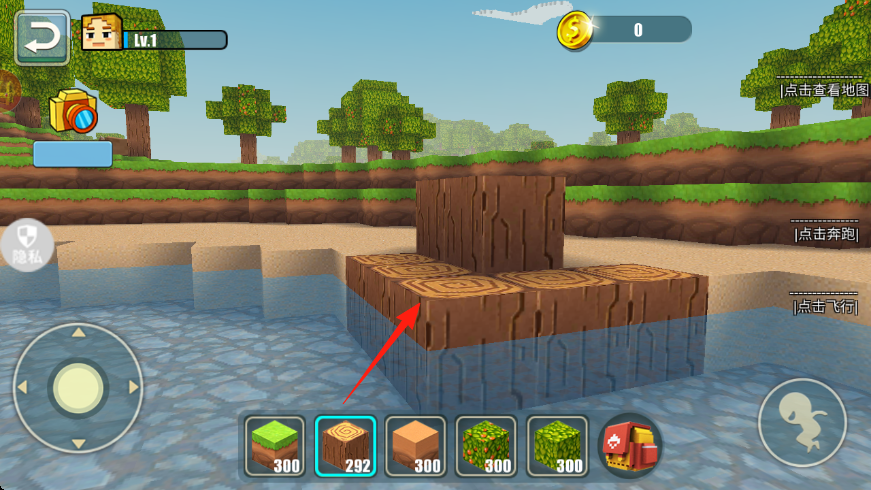Select the wood log block slot
Image resolution: width=871 pixels, height=490 pixels.
pos(345,446)
